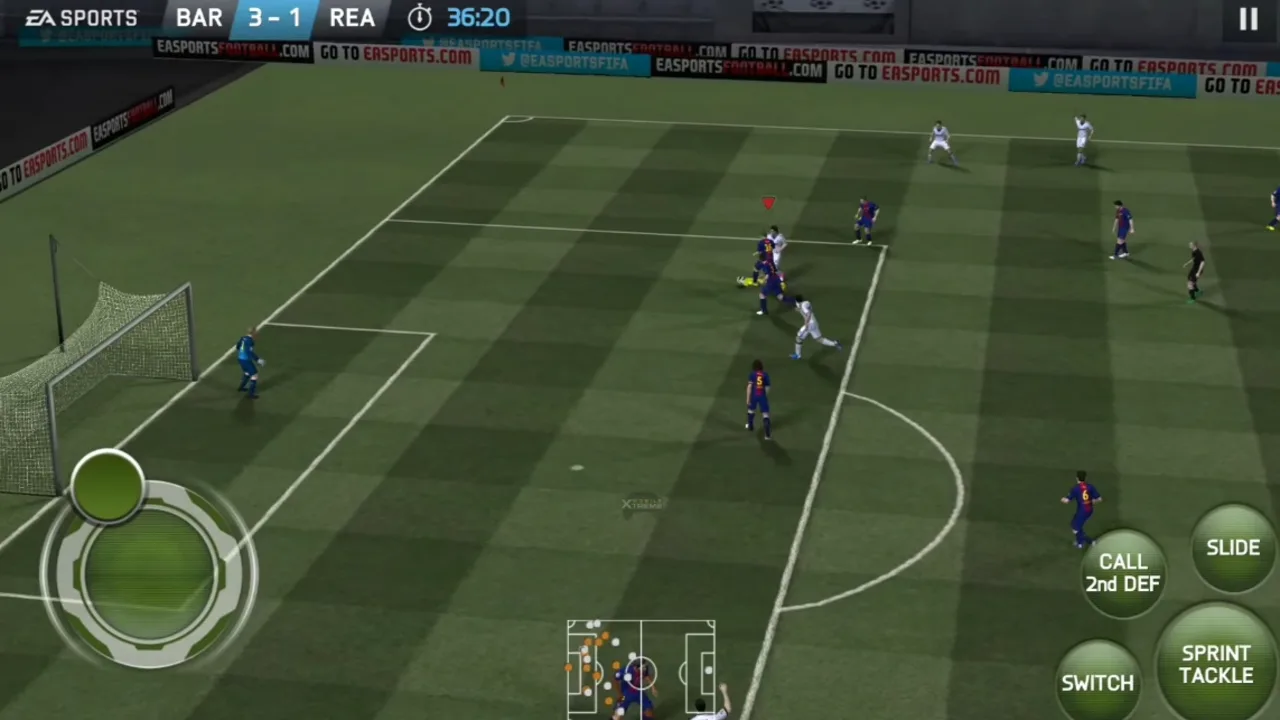
Task: Select the BAR team score label
Action: 199,17
